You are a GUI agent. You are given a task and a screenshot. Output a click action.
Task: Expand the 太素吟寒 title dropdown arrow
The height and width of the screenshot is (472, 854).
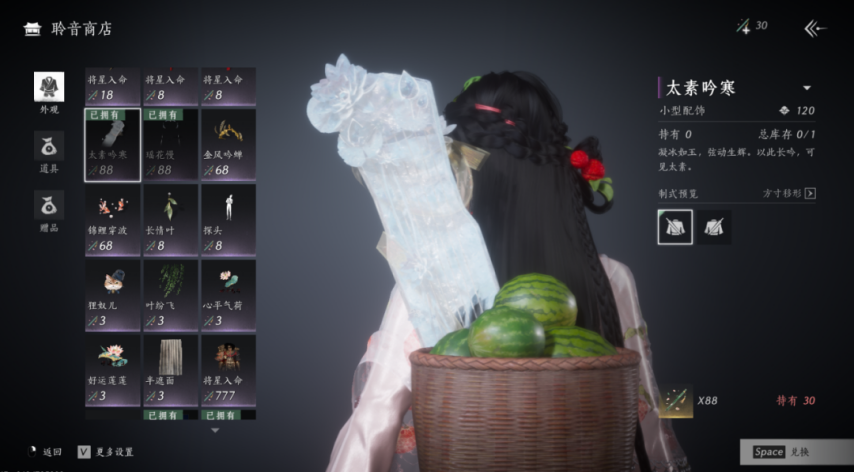point(806,88)
